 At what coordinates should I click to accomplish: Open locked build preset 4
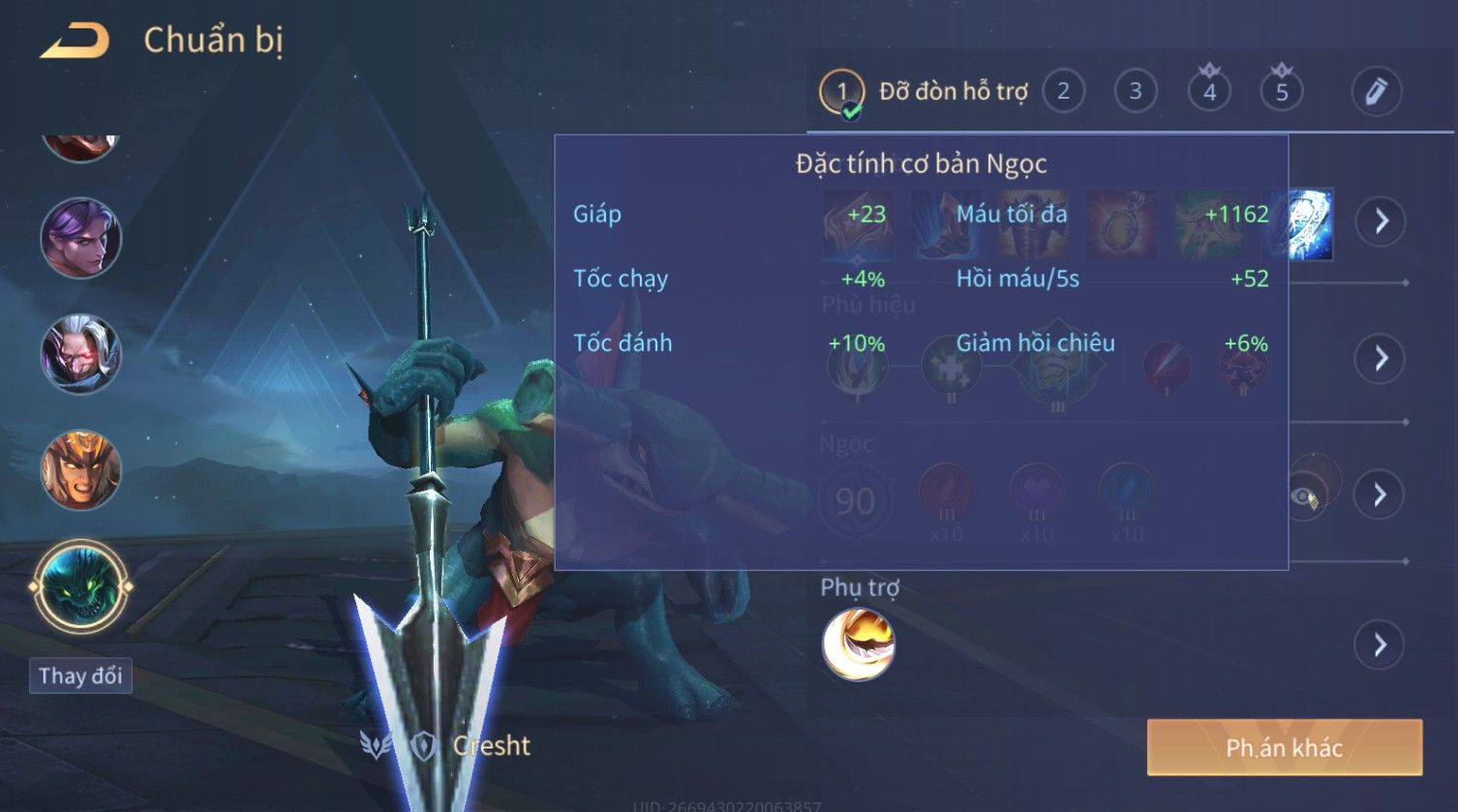click(x=1209, y=92)
